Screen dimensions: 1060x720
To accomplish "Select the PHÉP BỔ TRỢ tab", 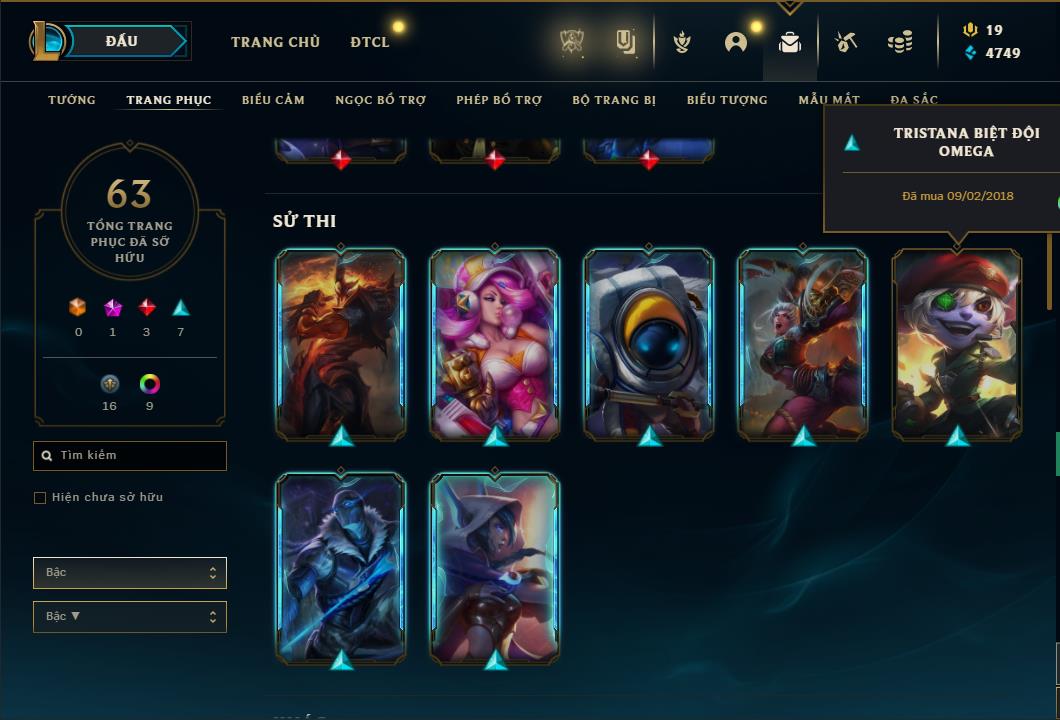I will (499, 100).
